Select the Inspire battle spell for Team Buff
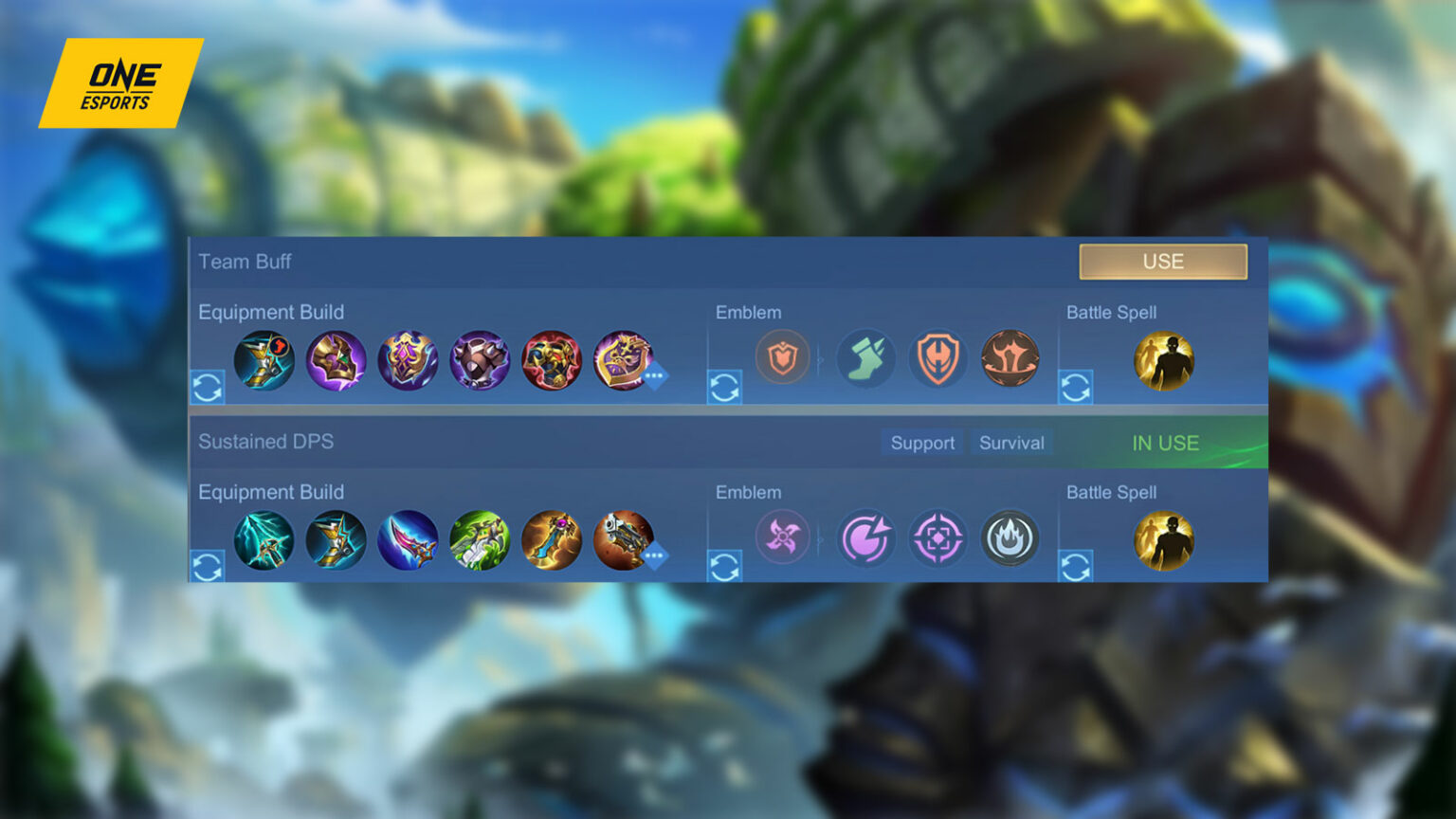 tap(1164, 360)
